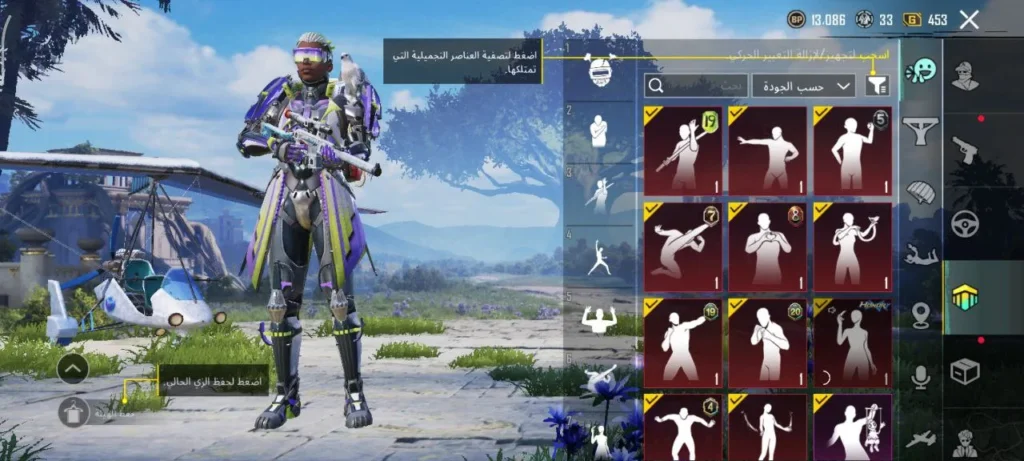This screenshot has height=461, width=1024.
Task: Select the crossed-arms emote in the equipped wheel
Action: (x=599, y=131)
